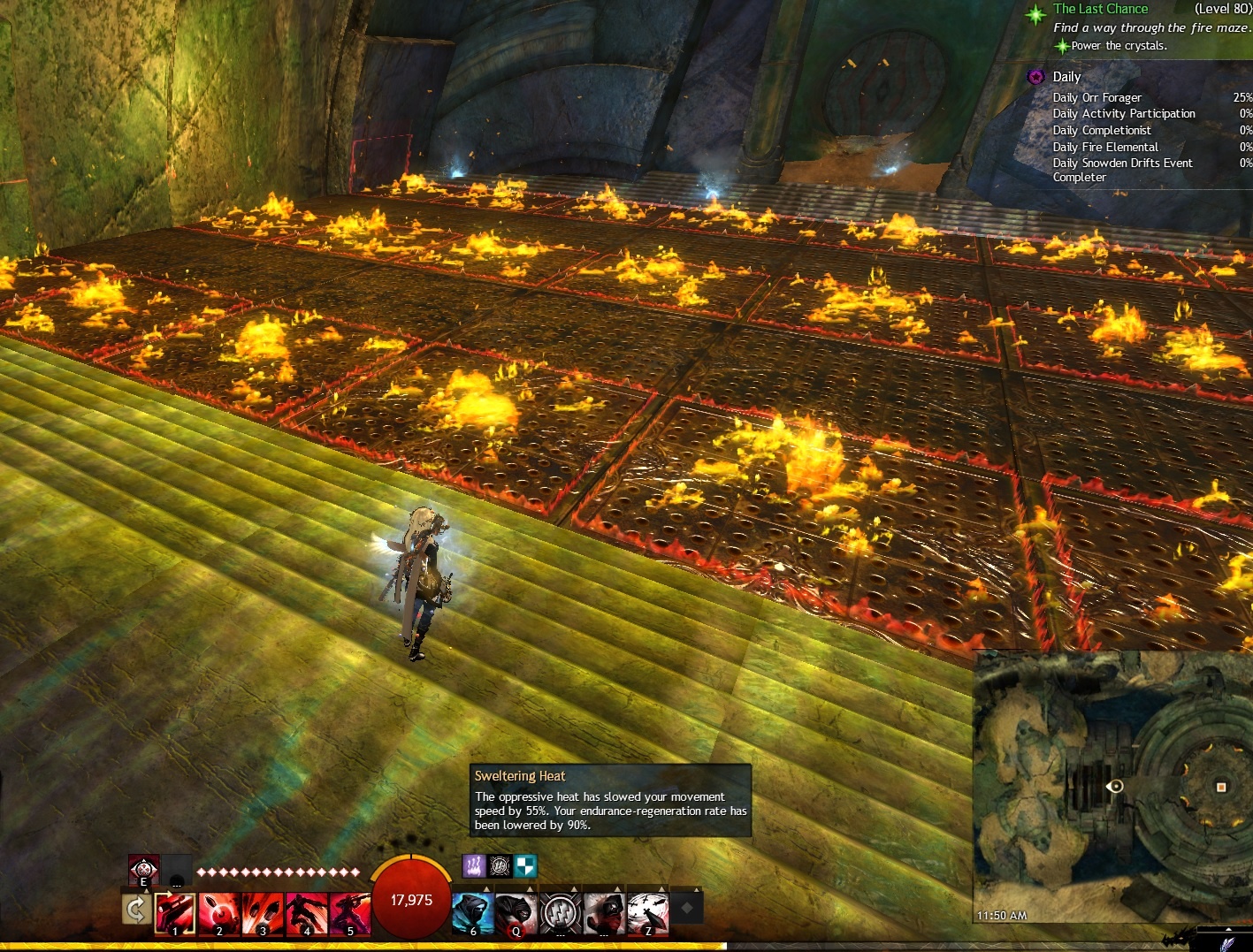The height and width of the screenshot is (952, 1253).
Task: Select the Daily Completionist achievement
Action: point(1101,130)
